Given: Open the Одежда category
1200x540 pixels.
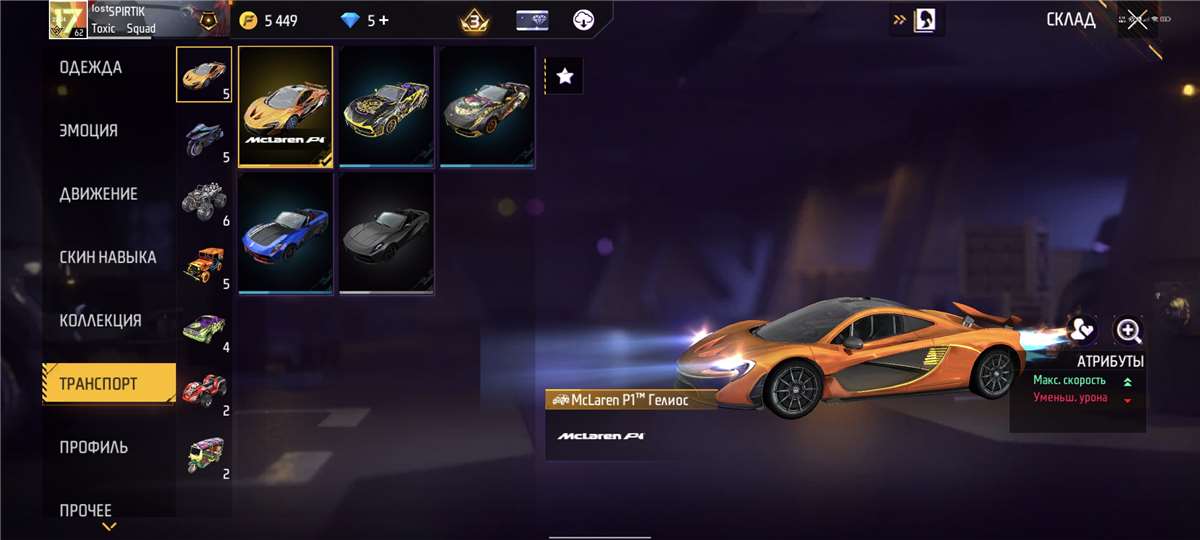Looking at the screenshot, I should [x=91, y=68].
